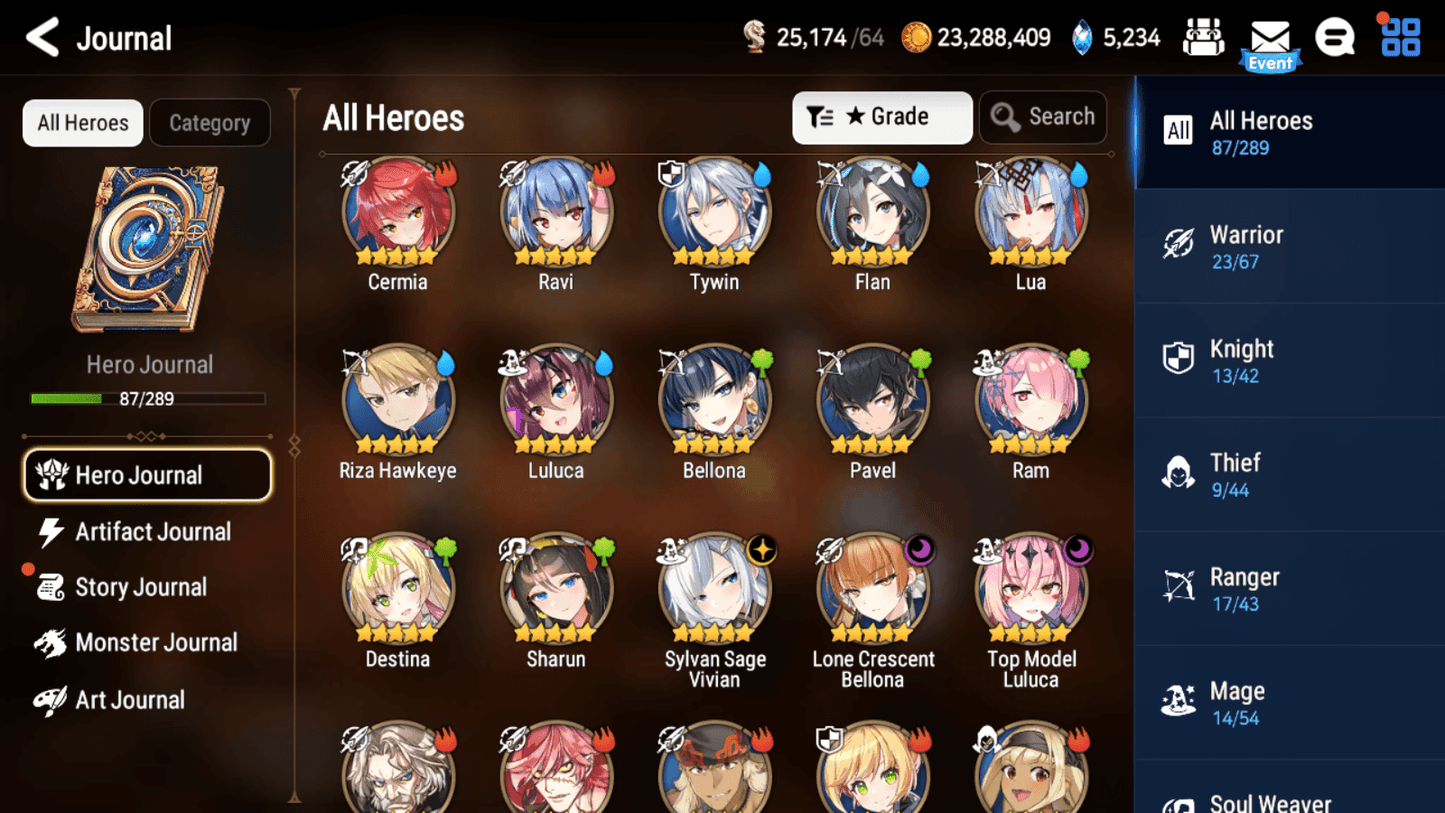The image size is (1445, 813).
Task: Switch to the Category tab
Action: pyautogui.click(x=210, y=122)
